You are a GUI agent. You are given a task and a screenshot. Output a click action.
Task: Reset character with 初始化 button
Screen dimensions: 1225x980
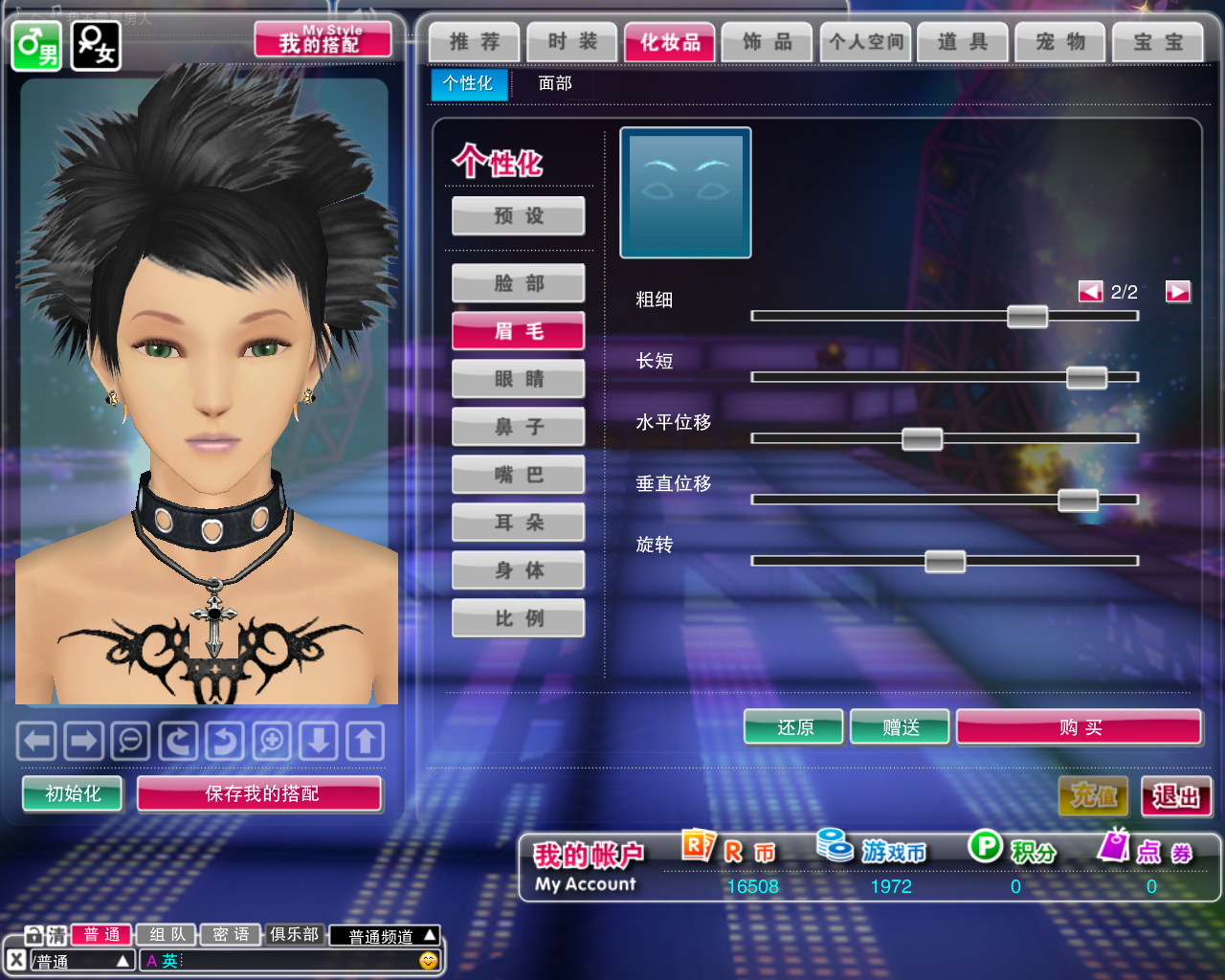point(73,793)
